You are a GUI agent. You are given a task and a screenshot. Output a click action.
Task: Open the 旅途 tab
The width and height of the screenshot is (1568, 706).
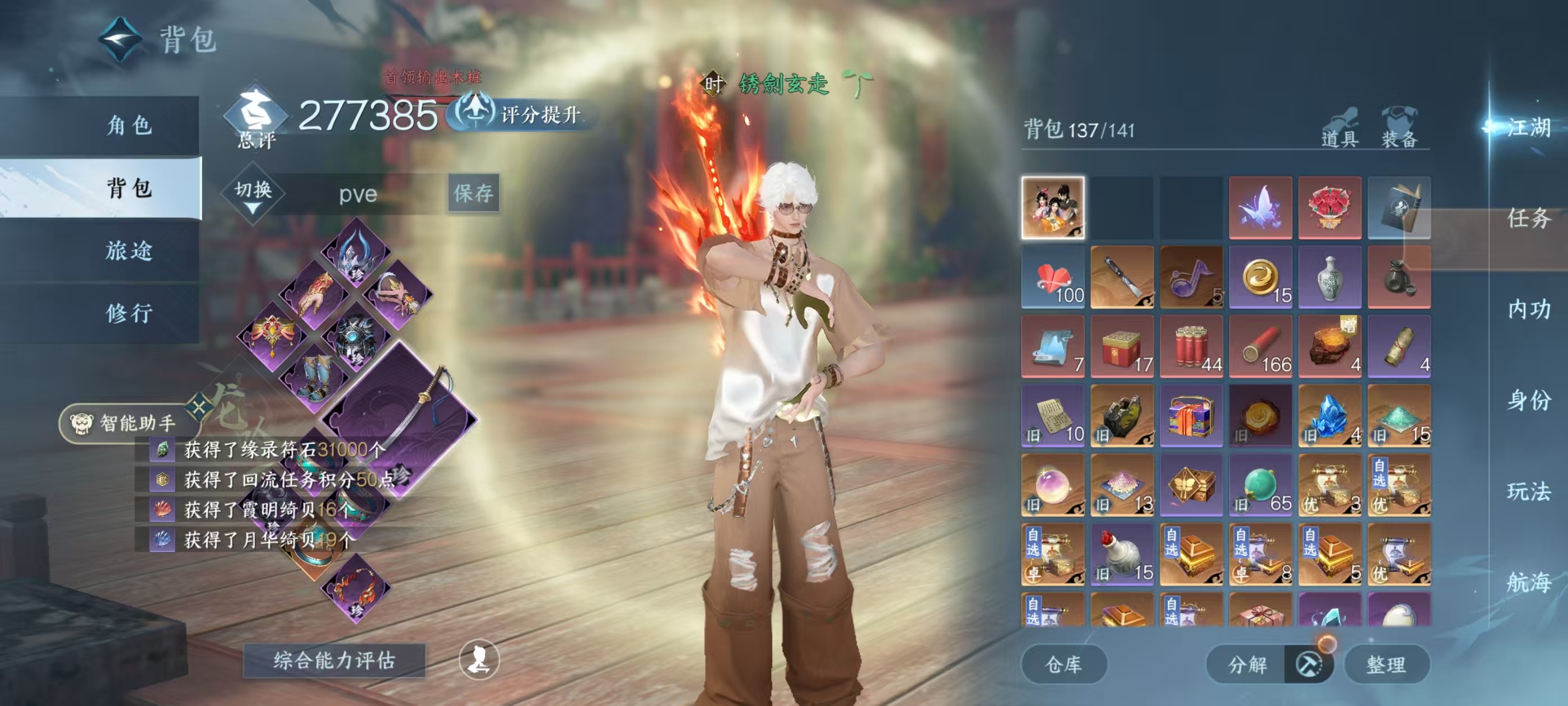pos(128,250)
